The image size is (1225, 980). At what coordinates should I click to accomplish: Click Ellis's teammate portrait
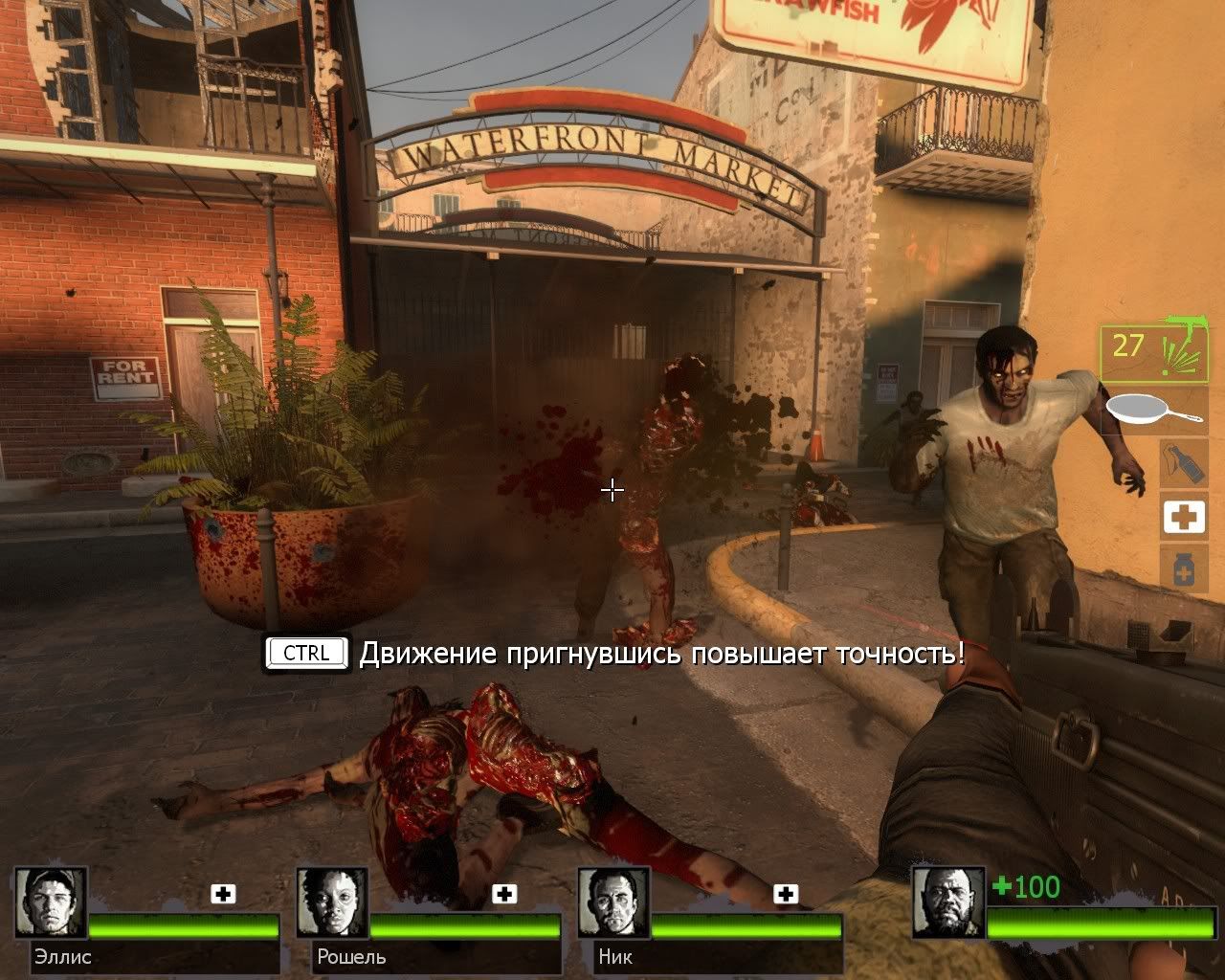point(51,902)
